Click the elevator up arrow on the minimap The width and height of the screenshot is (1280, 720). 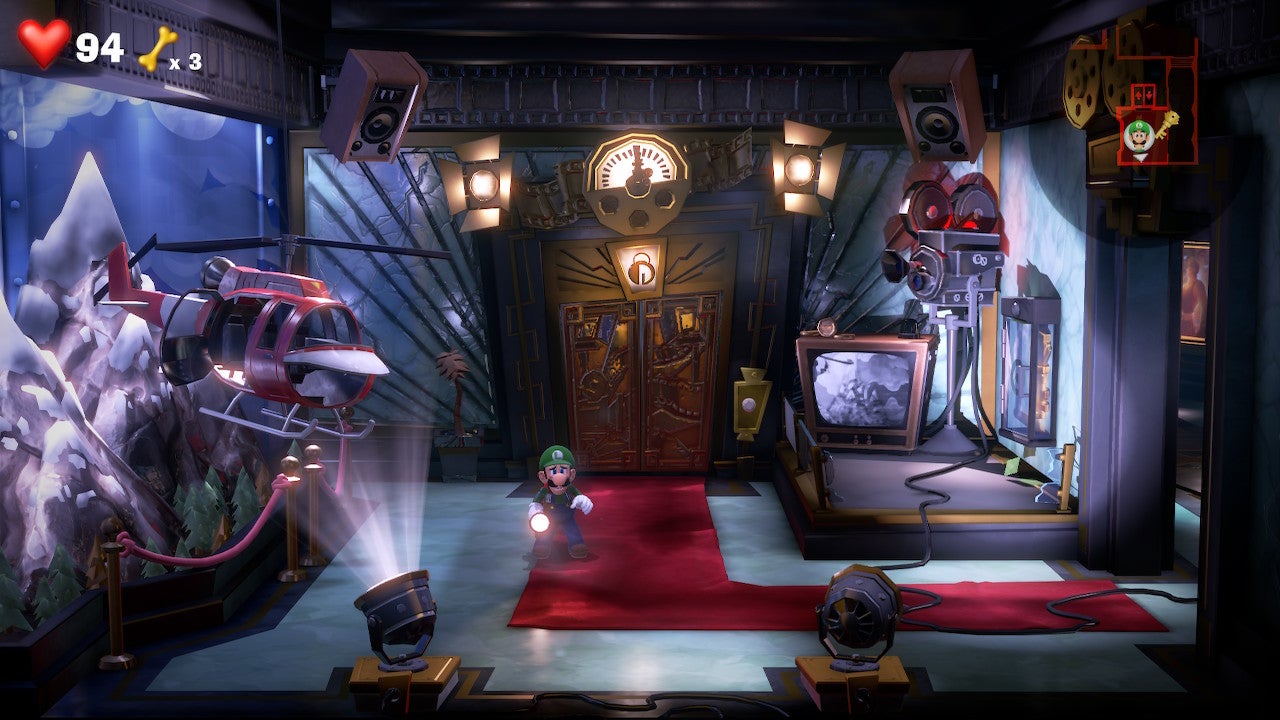(x=1139, y=94)
